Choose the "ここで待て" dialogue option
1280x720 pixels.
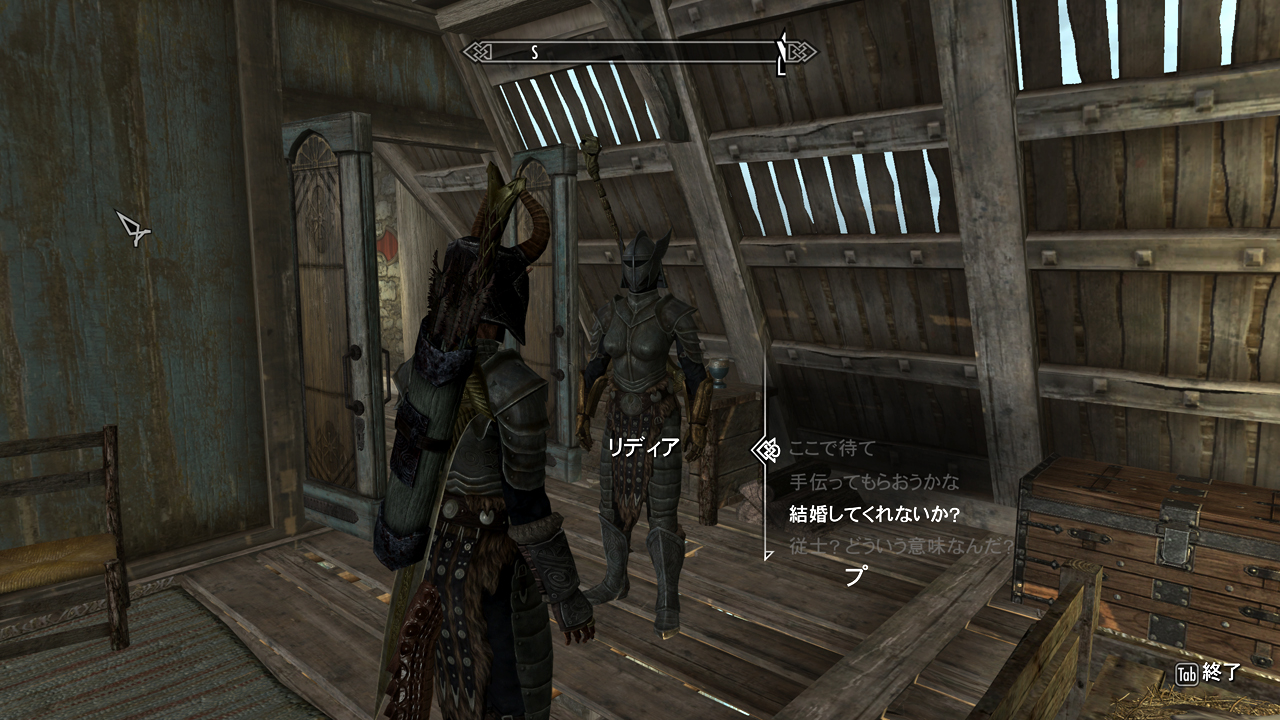tap(832, 449)
